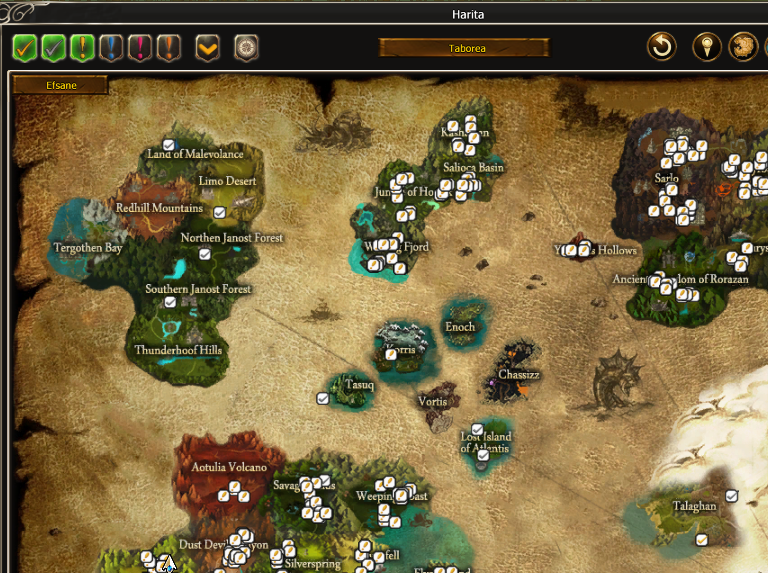
Task: Toggle the grey checkmark quest filter
Action: (54, 47)
